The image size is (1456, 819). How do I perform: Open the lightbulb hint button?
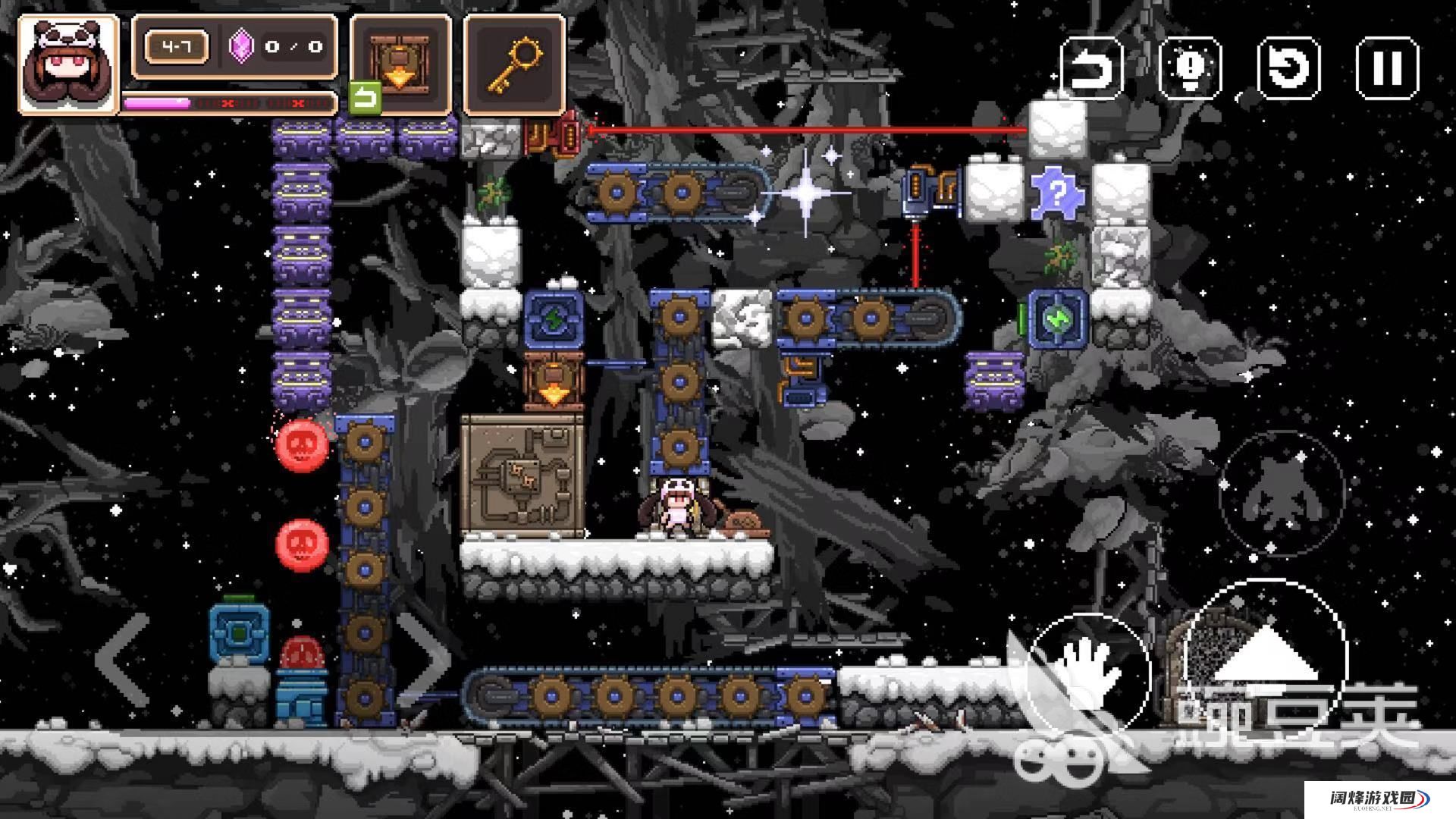[1190, 68]
